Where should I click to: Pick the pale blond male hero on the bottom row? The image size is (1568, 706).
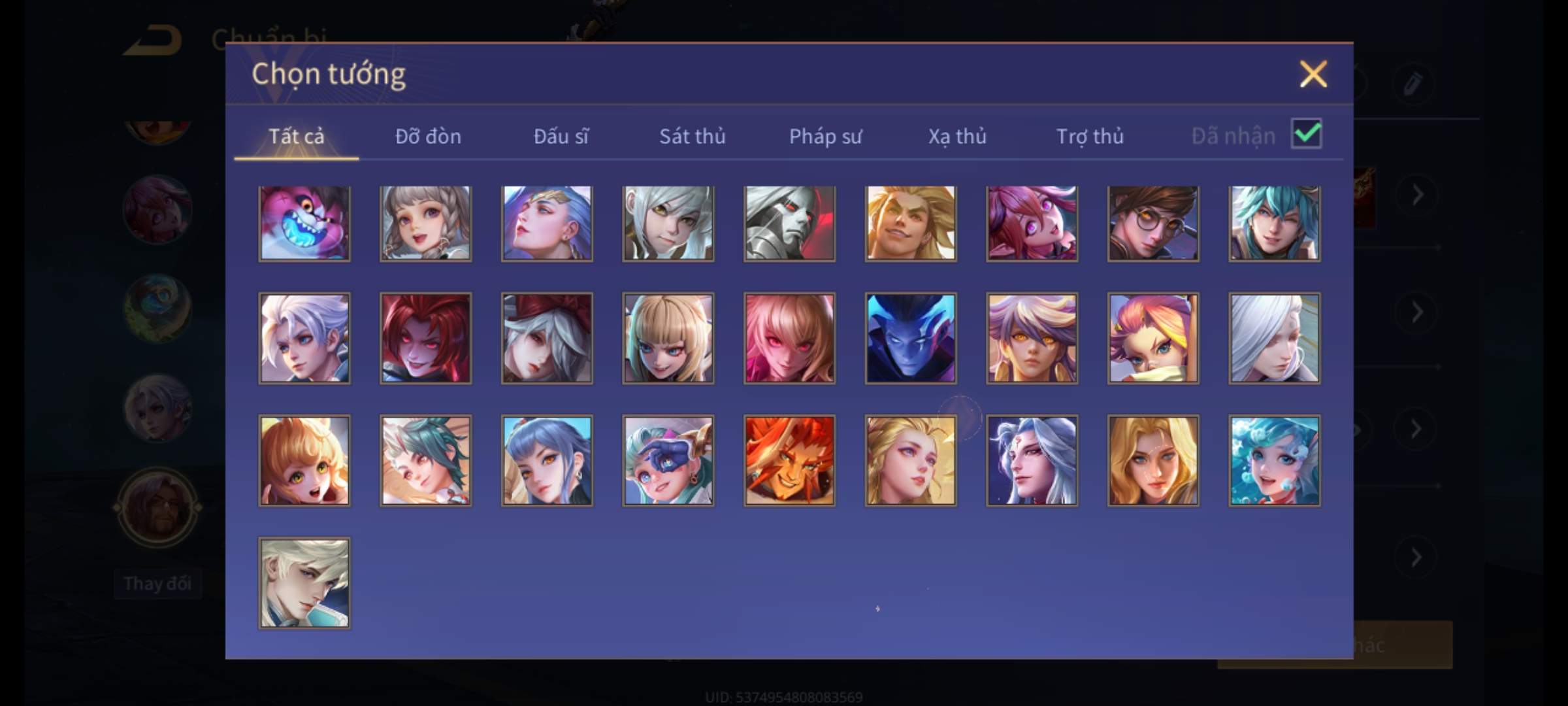304,583
